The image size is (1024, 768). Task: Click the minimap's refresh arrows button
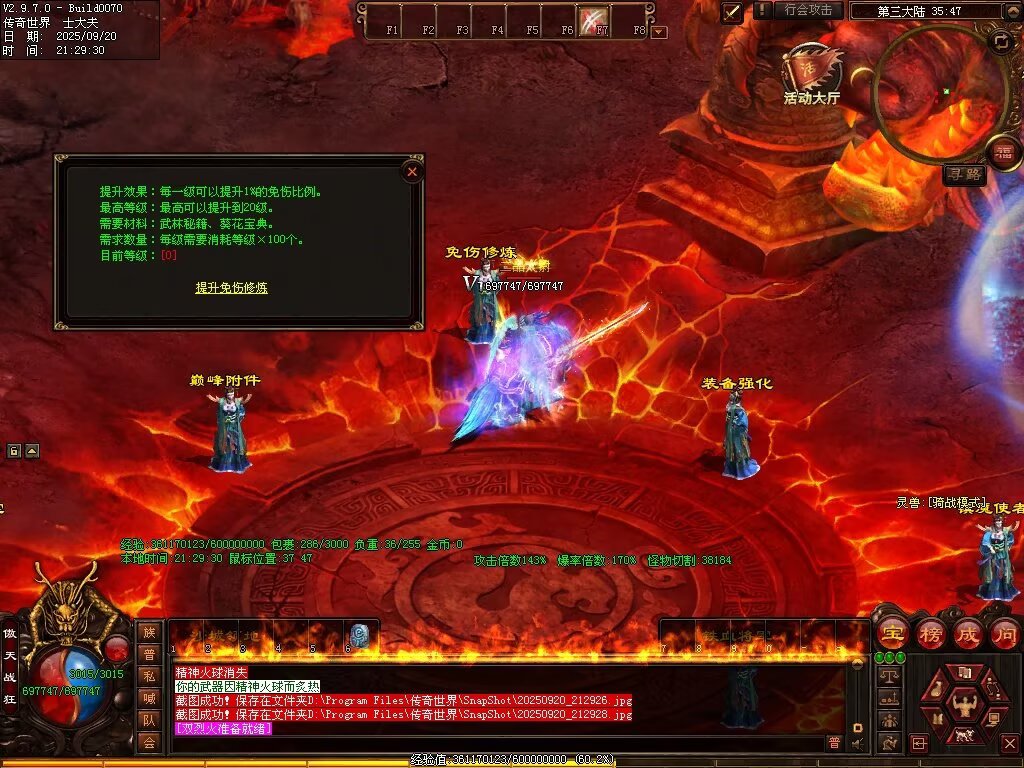(x=1001, y=42)
